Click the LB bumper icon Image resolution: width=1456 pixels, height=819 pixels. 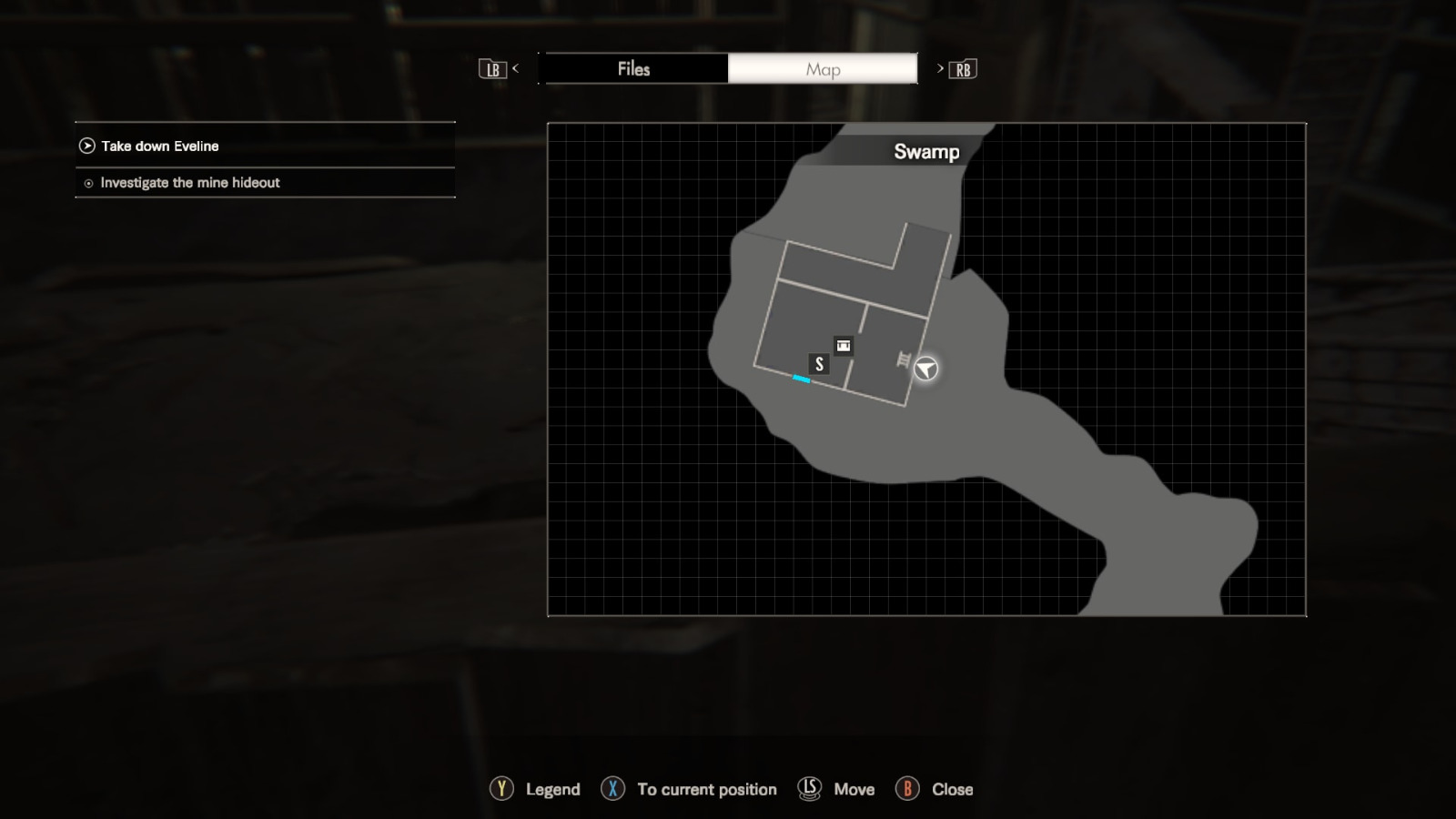click(x=492, y=68)
